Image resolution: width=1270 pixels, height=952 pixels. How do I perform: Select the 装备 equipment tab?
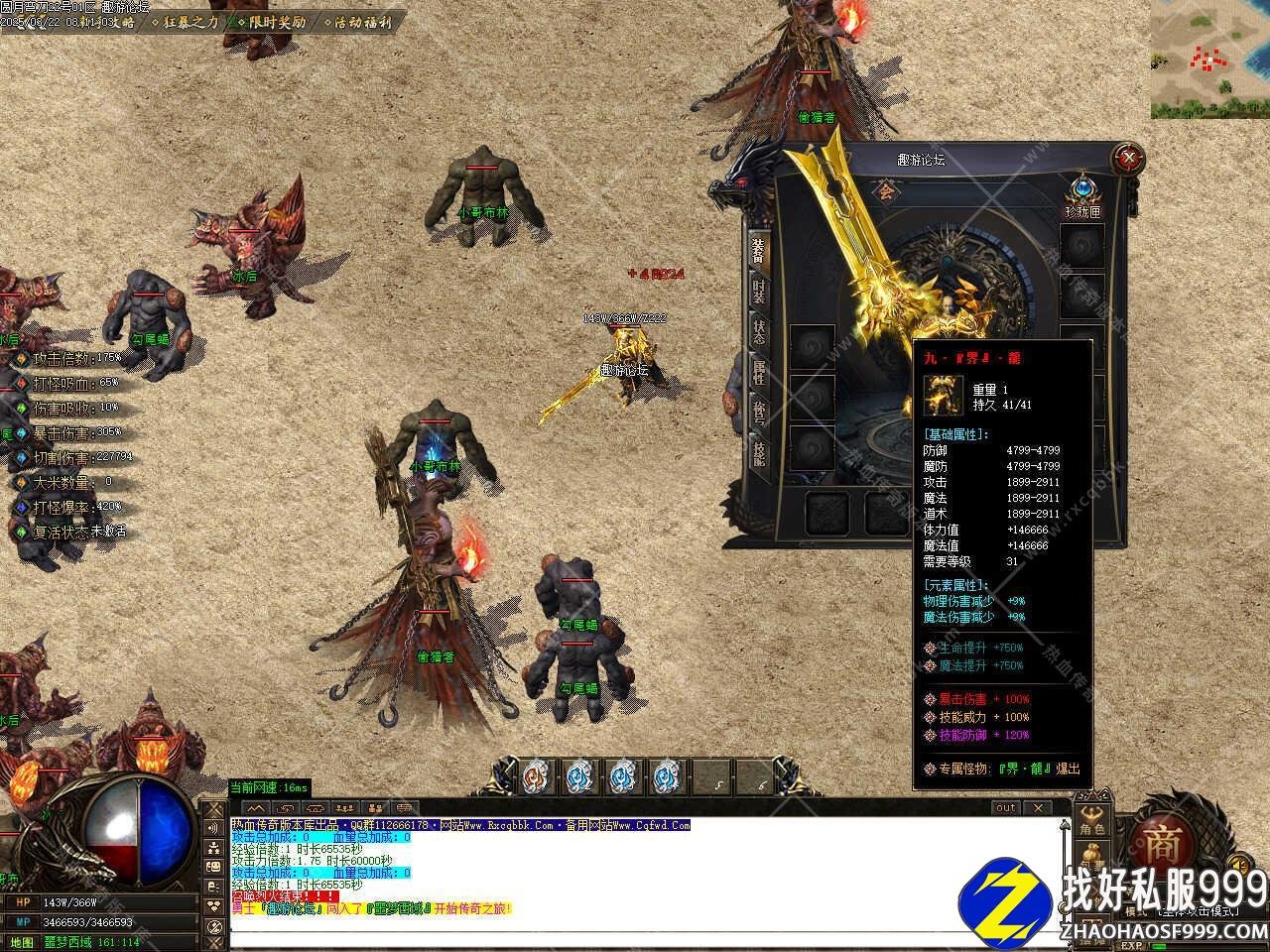click(759, 249)
